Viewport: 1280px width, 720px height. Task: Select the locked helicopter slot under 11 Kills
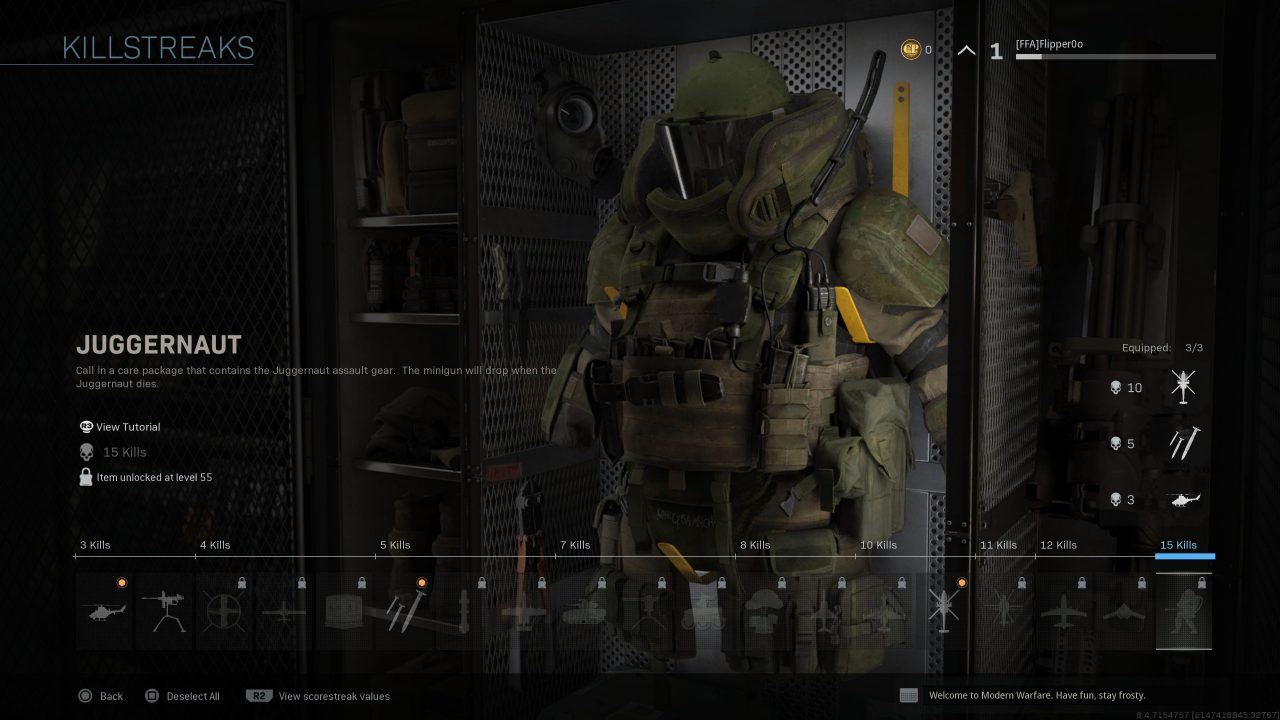pos(1004,611)
